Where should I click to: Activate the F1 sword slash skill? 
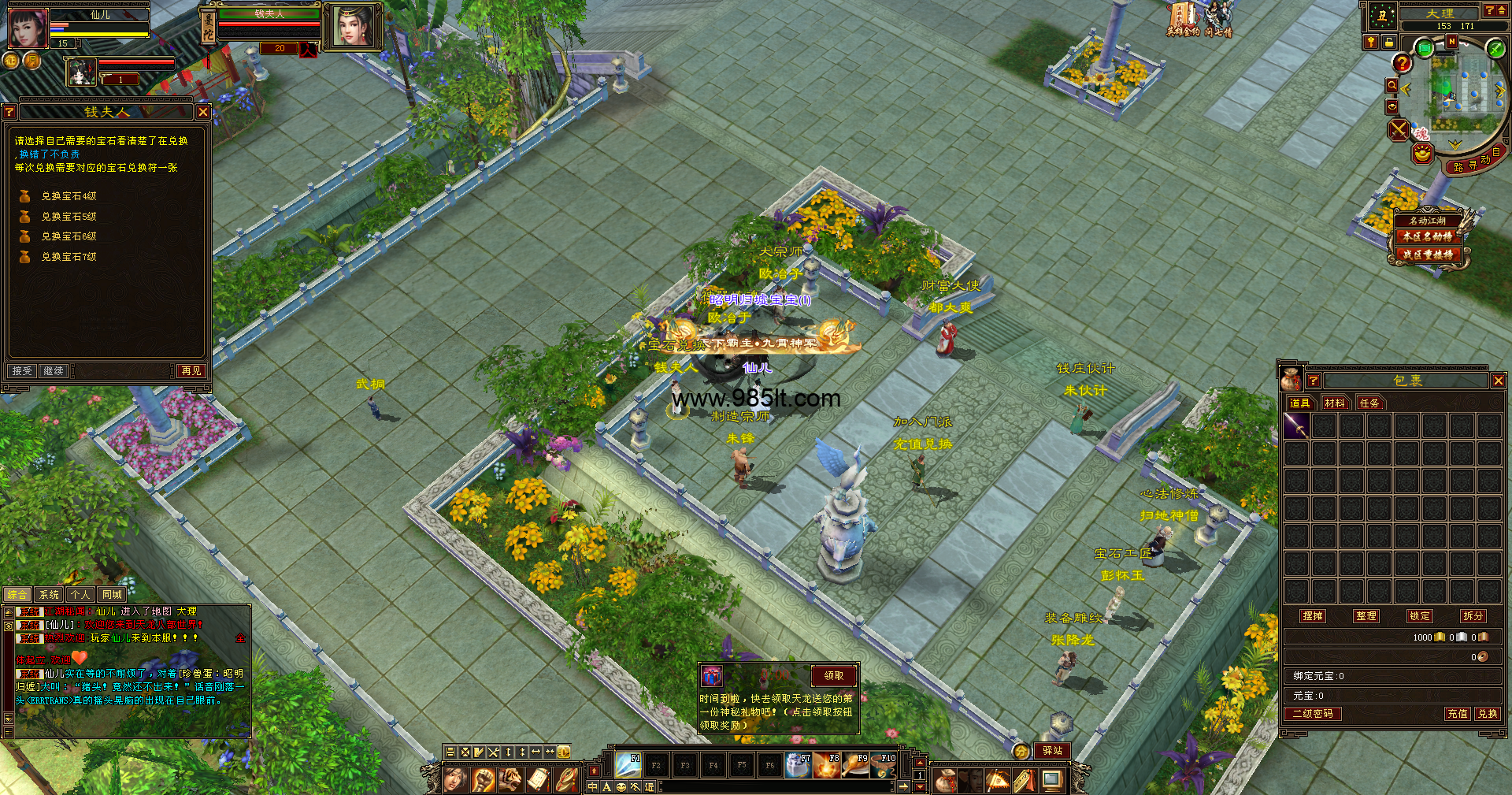[x=628, y=765]
